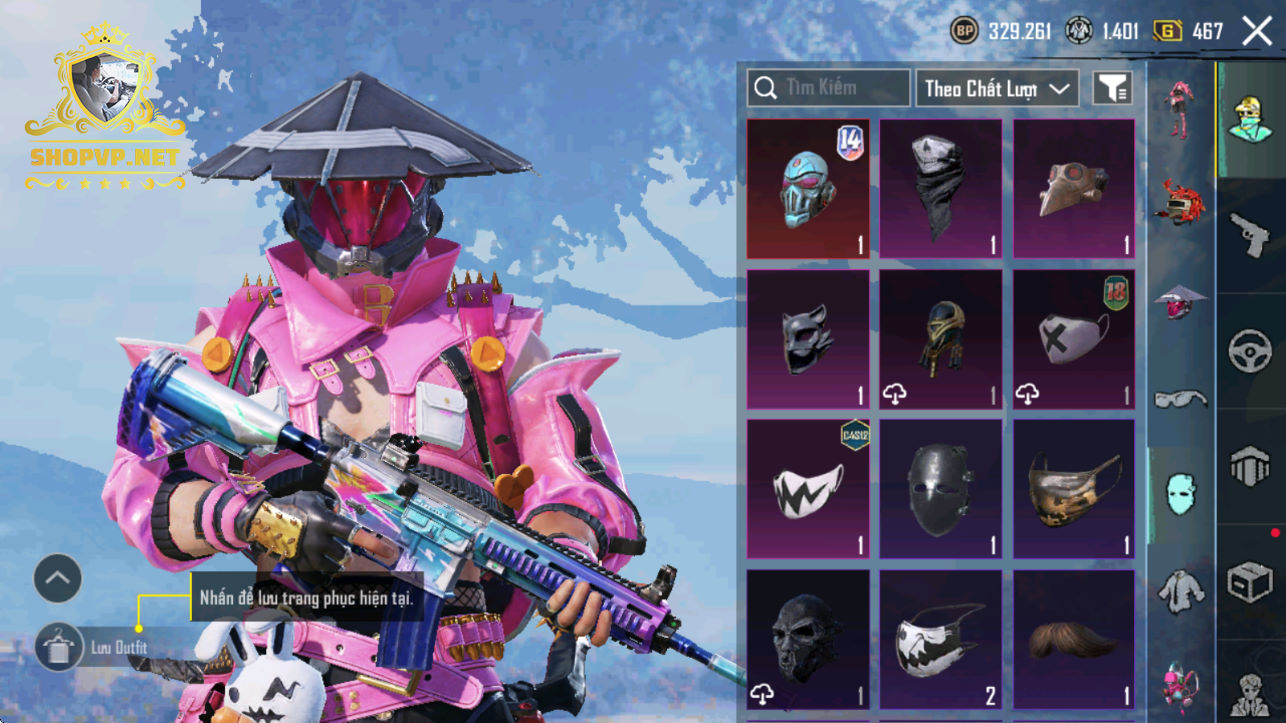Open the filter options funnel icon
Viewport: 1286px width, 723px height.
1112,88
